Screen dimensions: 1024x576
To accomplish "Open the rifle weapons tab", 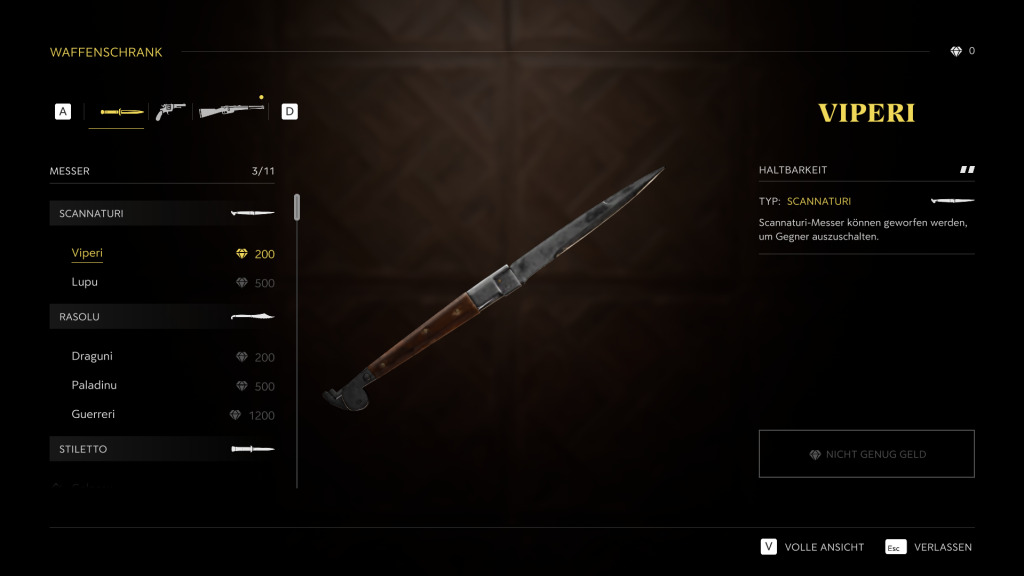I will pyautogui.click(x=231, y=112).
